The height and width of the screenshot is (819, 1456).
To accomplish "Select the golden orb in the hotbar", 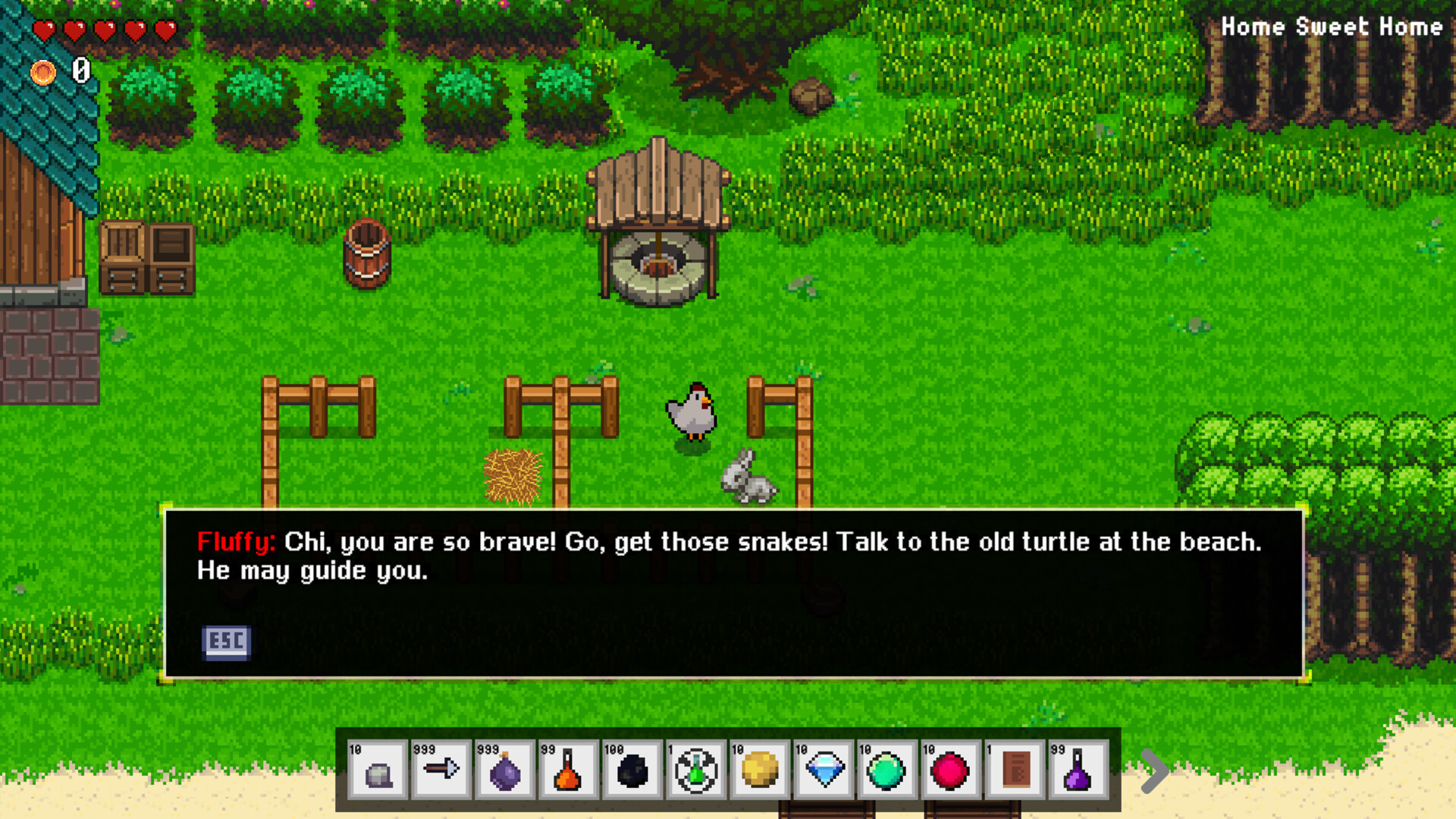I will (759, 771).
